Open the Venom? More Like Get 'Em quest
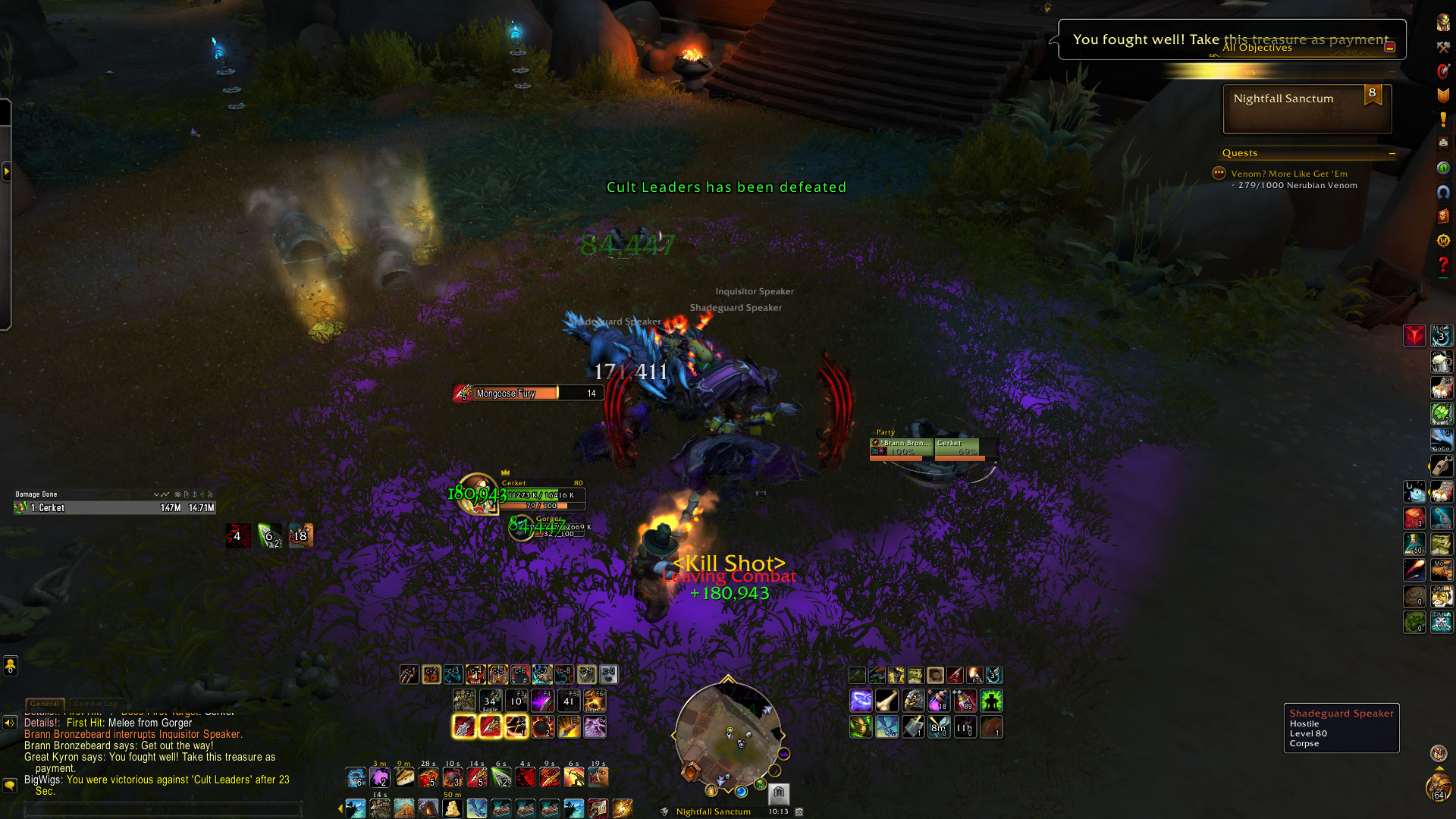Screen dimensions: 1456x819 click(x=1289, y=174)
